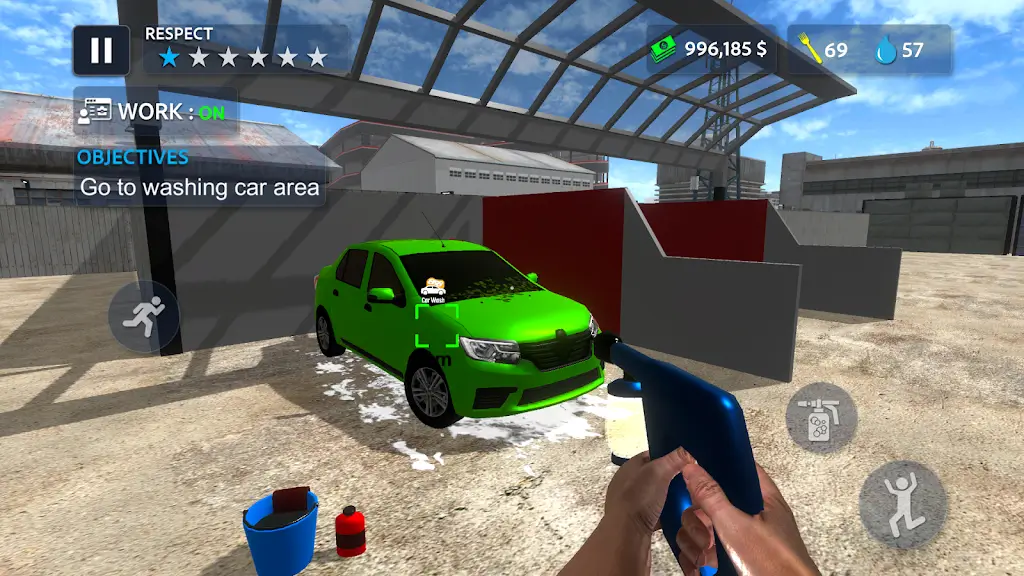Viewport: 1024px width, 576px height.
Task: Select the Objectives tracker panel
Action: click(x=199, y=175)
